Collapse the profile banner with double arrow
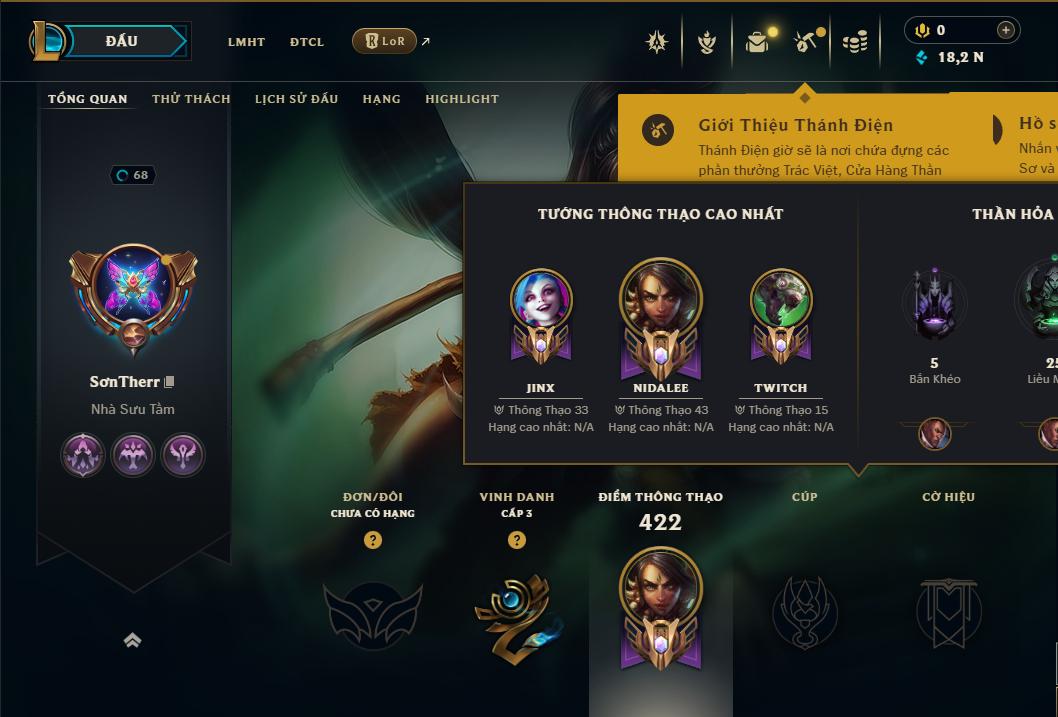Image resolution: width=1058 pixels, height=717 pixels. click(x=132, y=641)
